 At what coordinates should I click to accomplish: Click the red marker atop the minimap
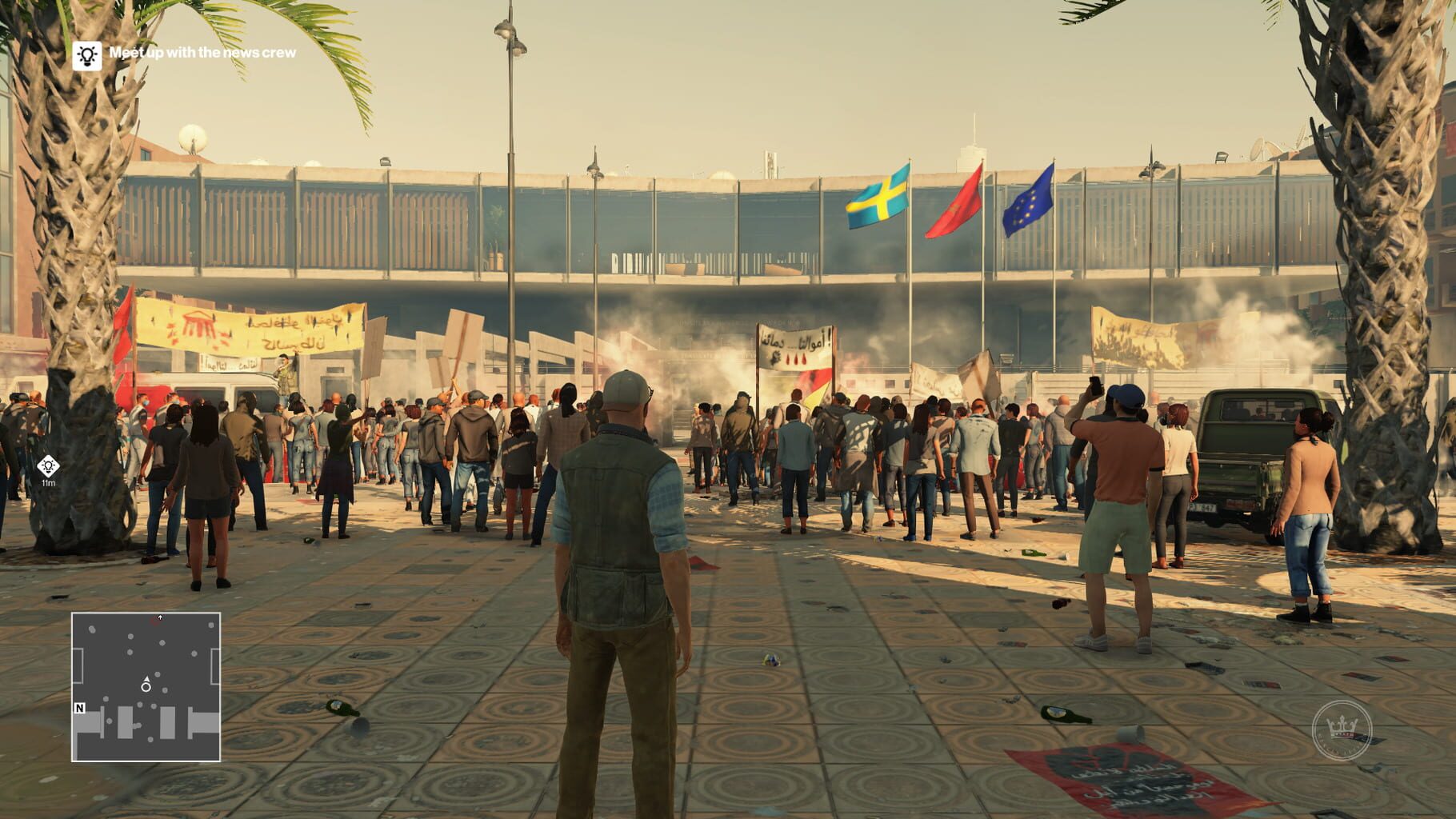point(160,617)
